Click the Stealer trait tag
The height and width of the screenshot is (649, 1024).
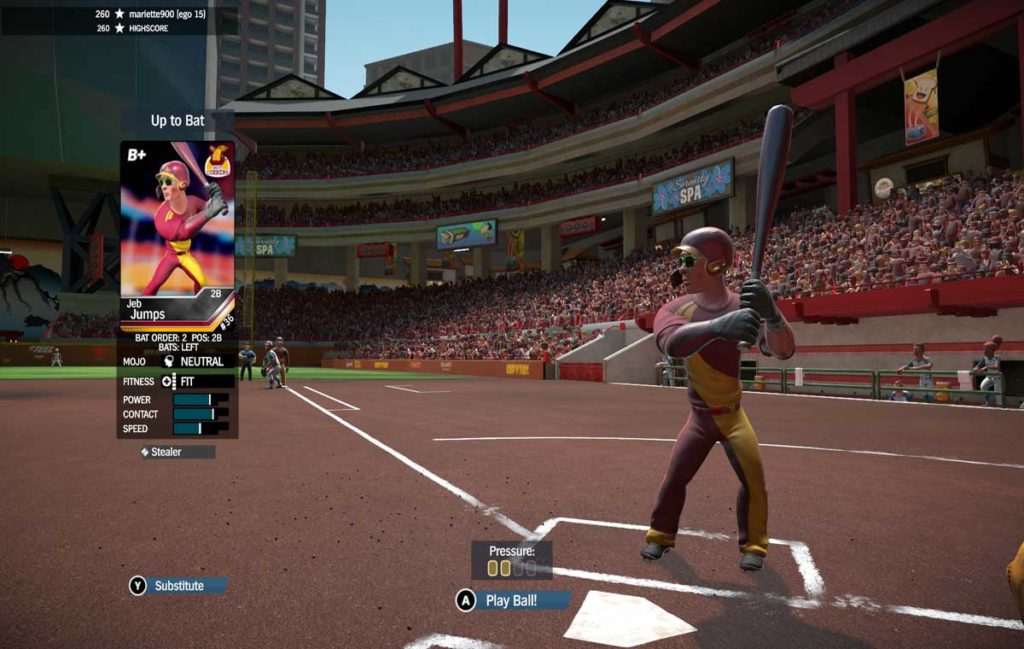click(177, 452)
